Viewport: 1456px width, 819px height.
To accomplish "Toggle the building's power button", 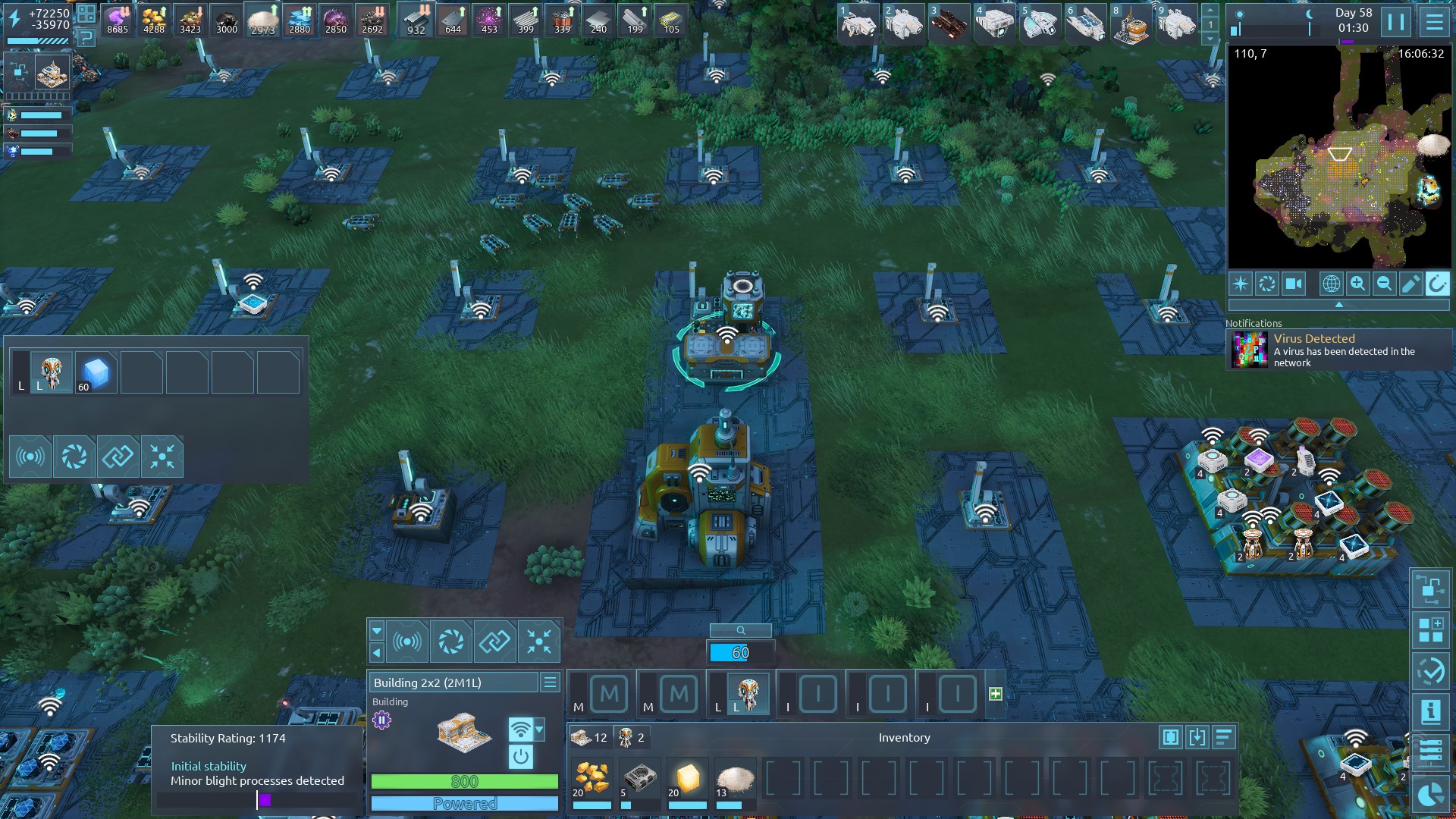I will tap(520, 756).
